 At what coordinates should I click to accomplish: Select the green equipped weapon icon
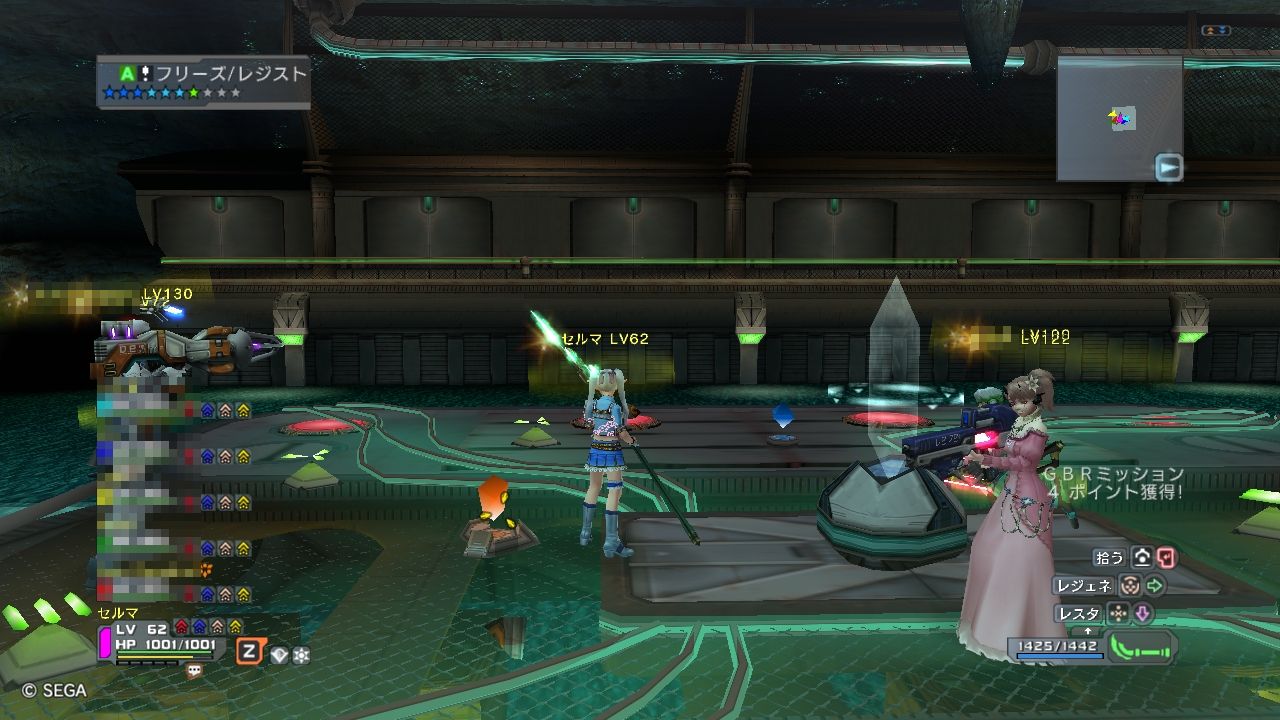[x=1141, y=646]
